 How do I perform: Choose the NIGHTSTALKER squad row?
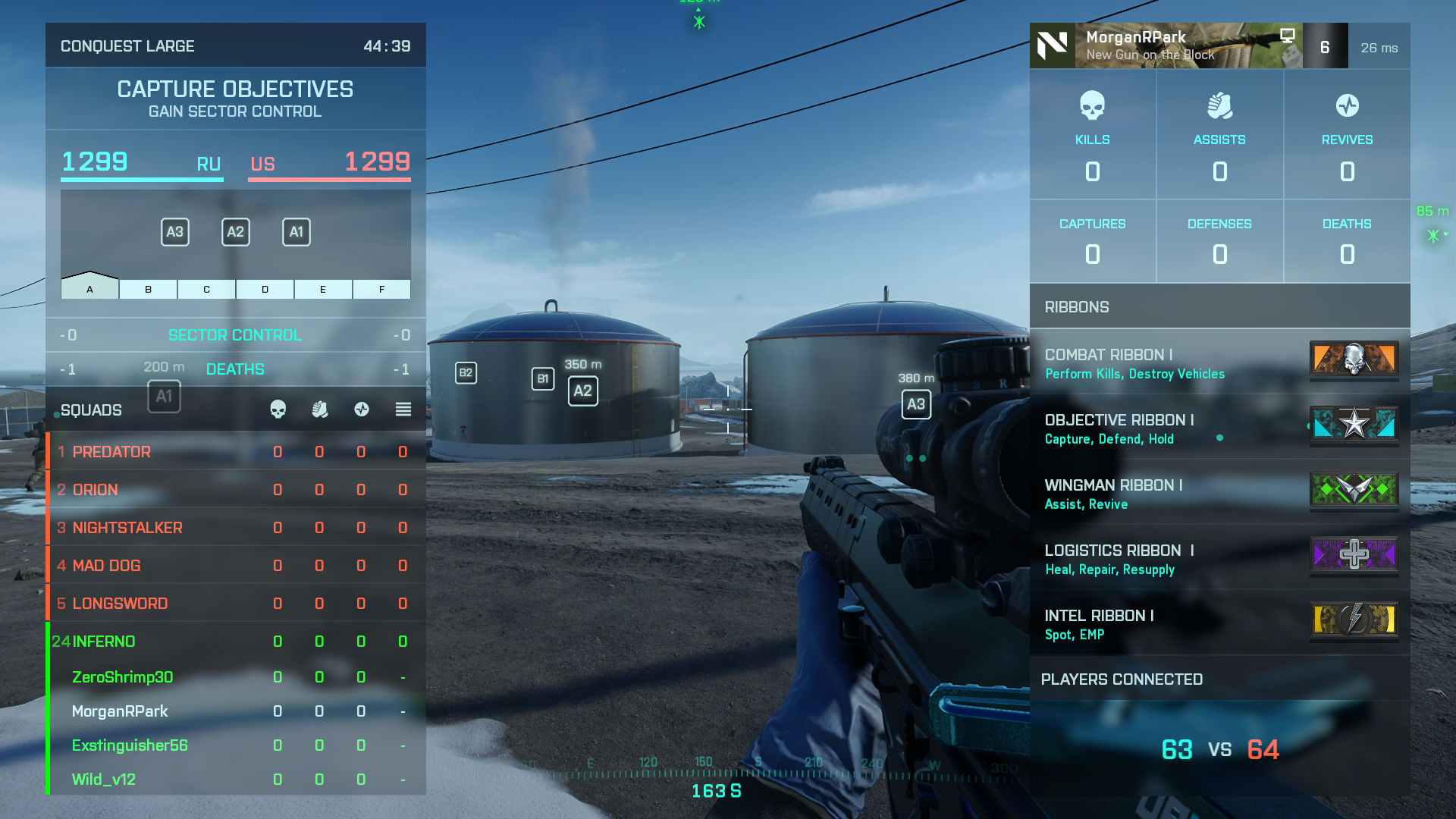[x=235, y=528]
